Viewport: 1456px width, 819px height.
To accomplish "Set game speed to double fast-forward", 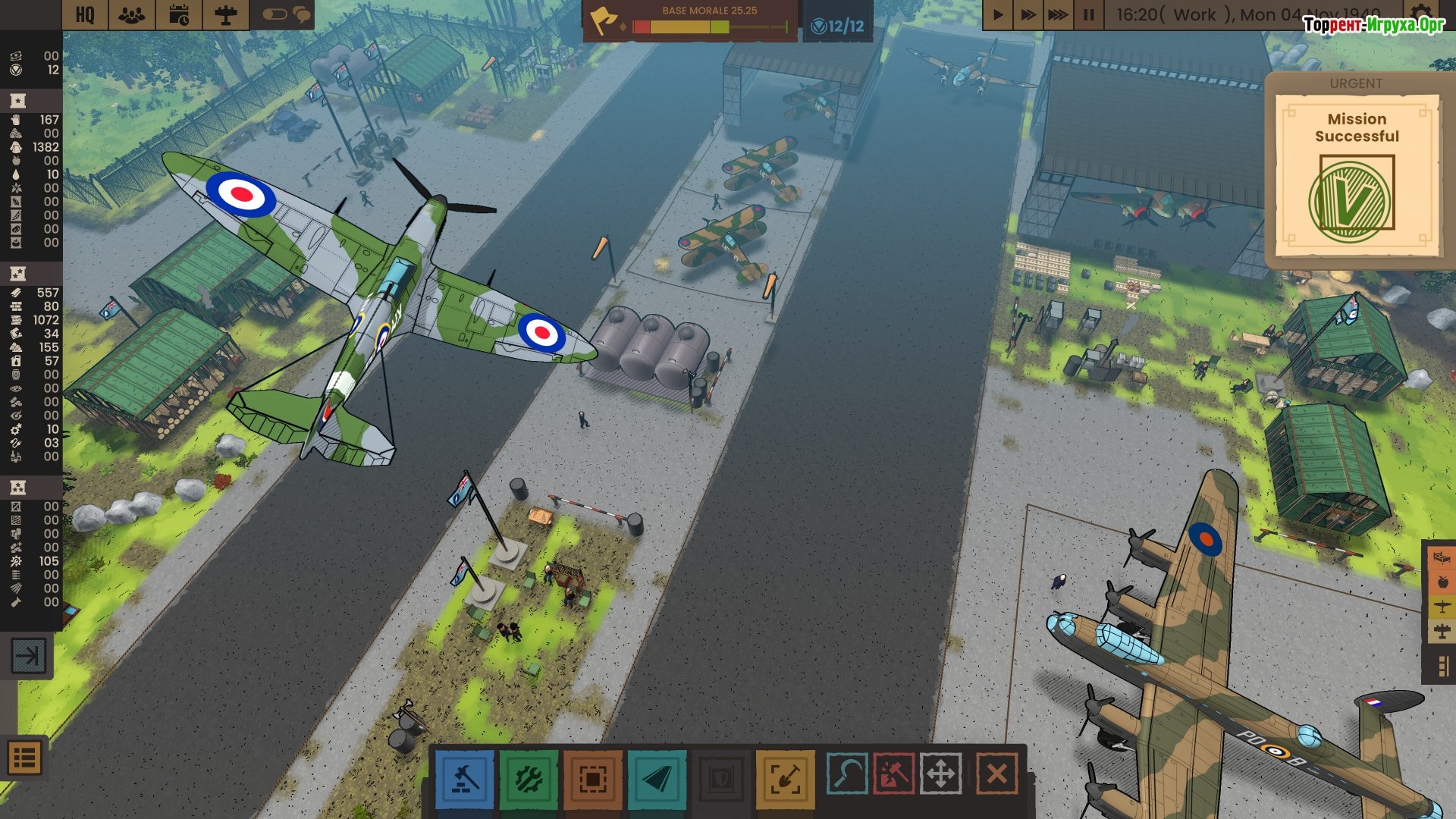I will 1028,14.
